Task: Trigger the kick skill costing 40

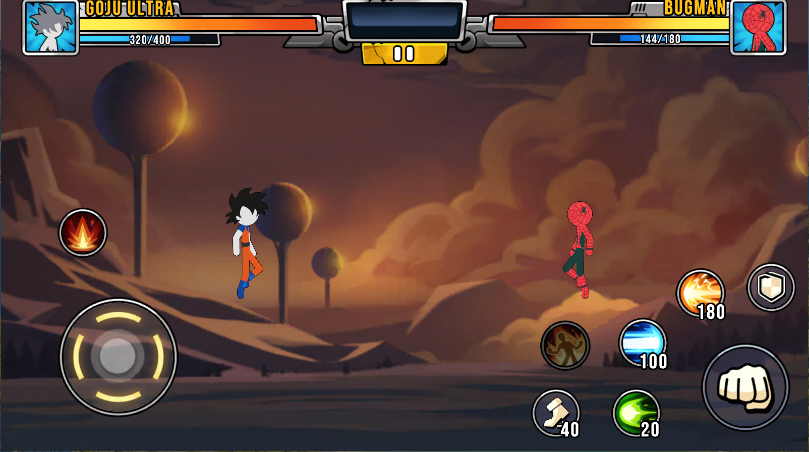Action: pyautogui.click(x=555, y=412)
